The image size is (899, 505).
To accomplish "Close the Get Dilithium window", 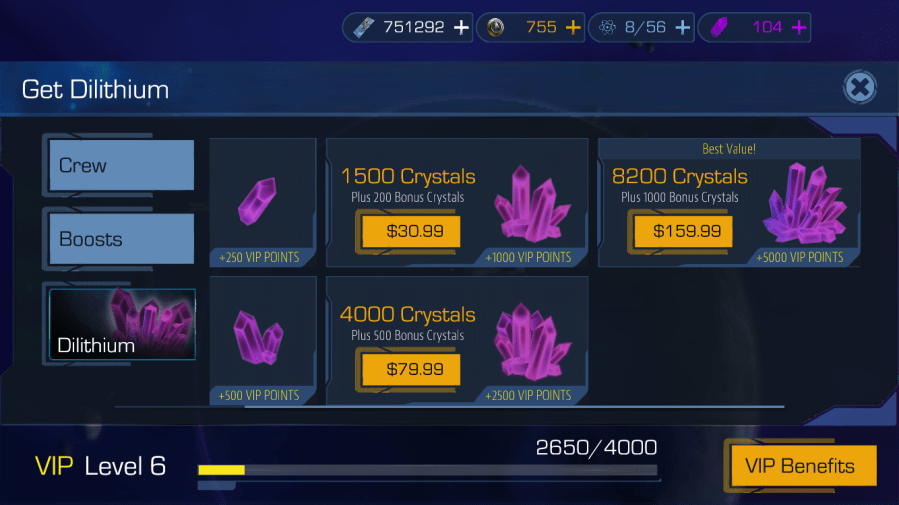I will point(859,88).
